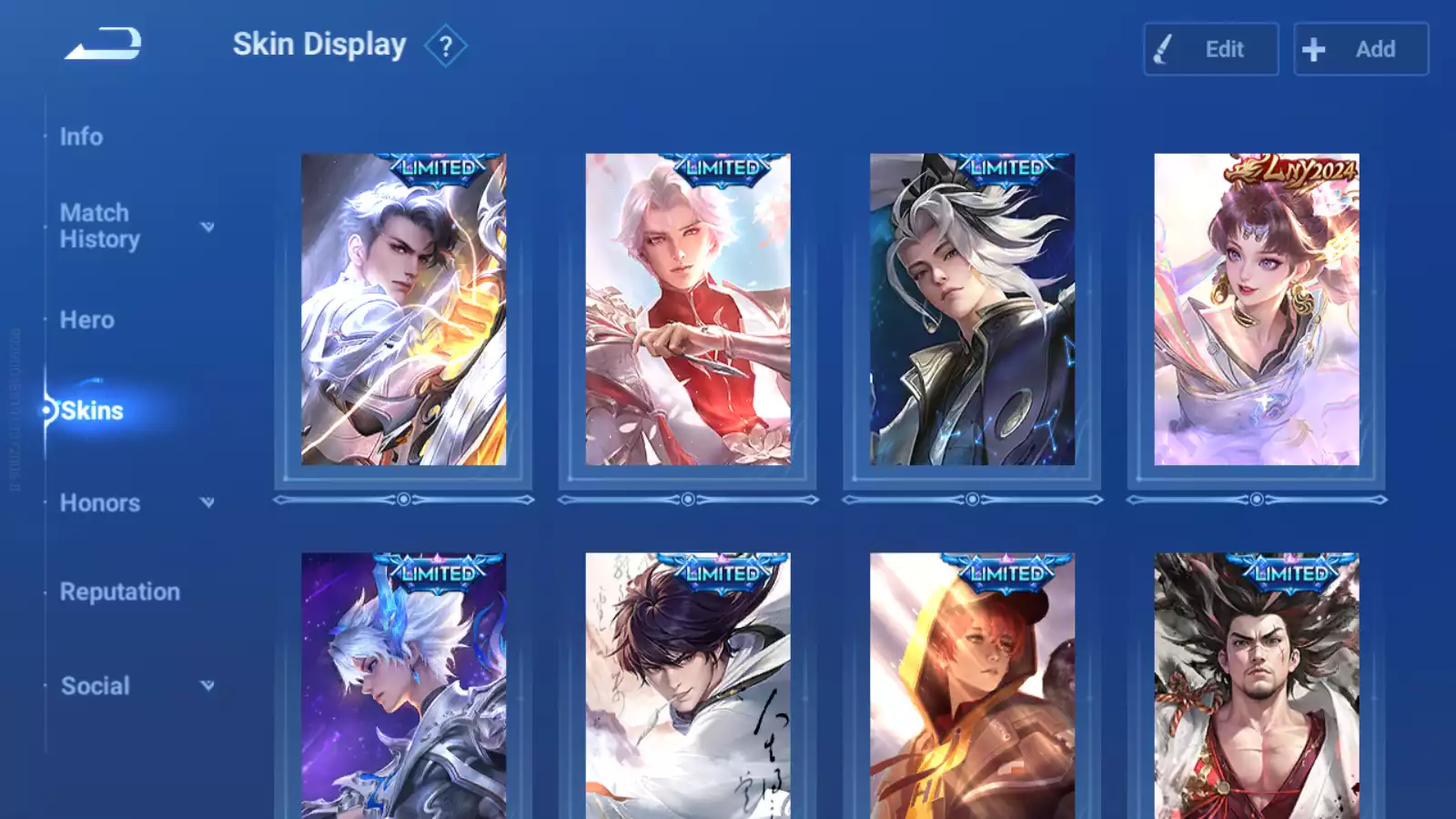This screenshot has width=1456, height=819.
Task: Expand the Match History dropdown arrow
Action: click(x=207, y=227)
